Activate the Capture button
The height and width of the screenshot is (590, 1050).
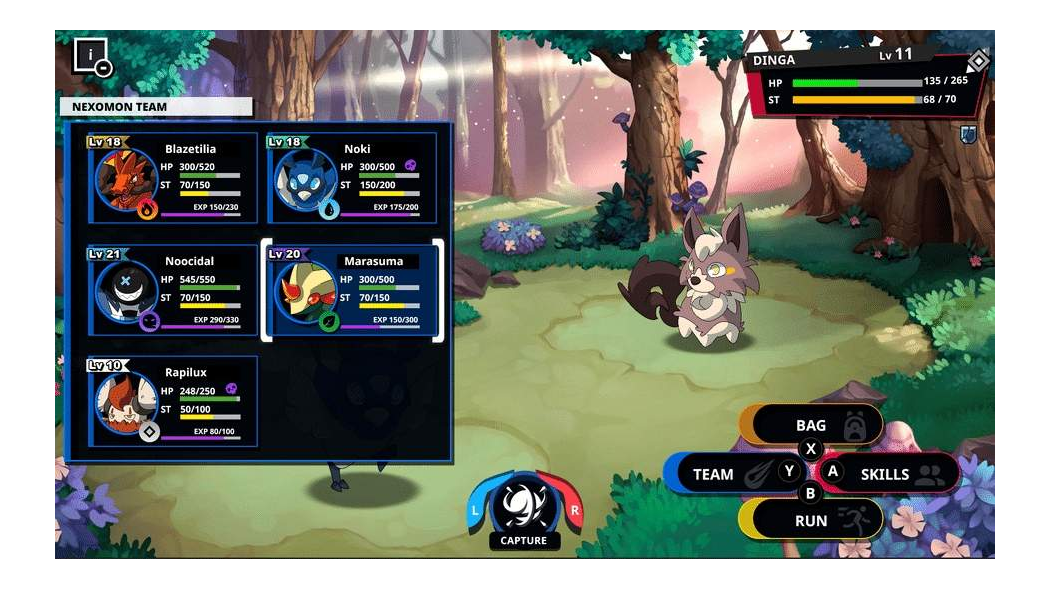point(524,510)
